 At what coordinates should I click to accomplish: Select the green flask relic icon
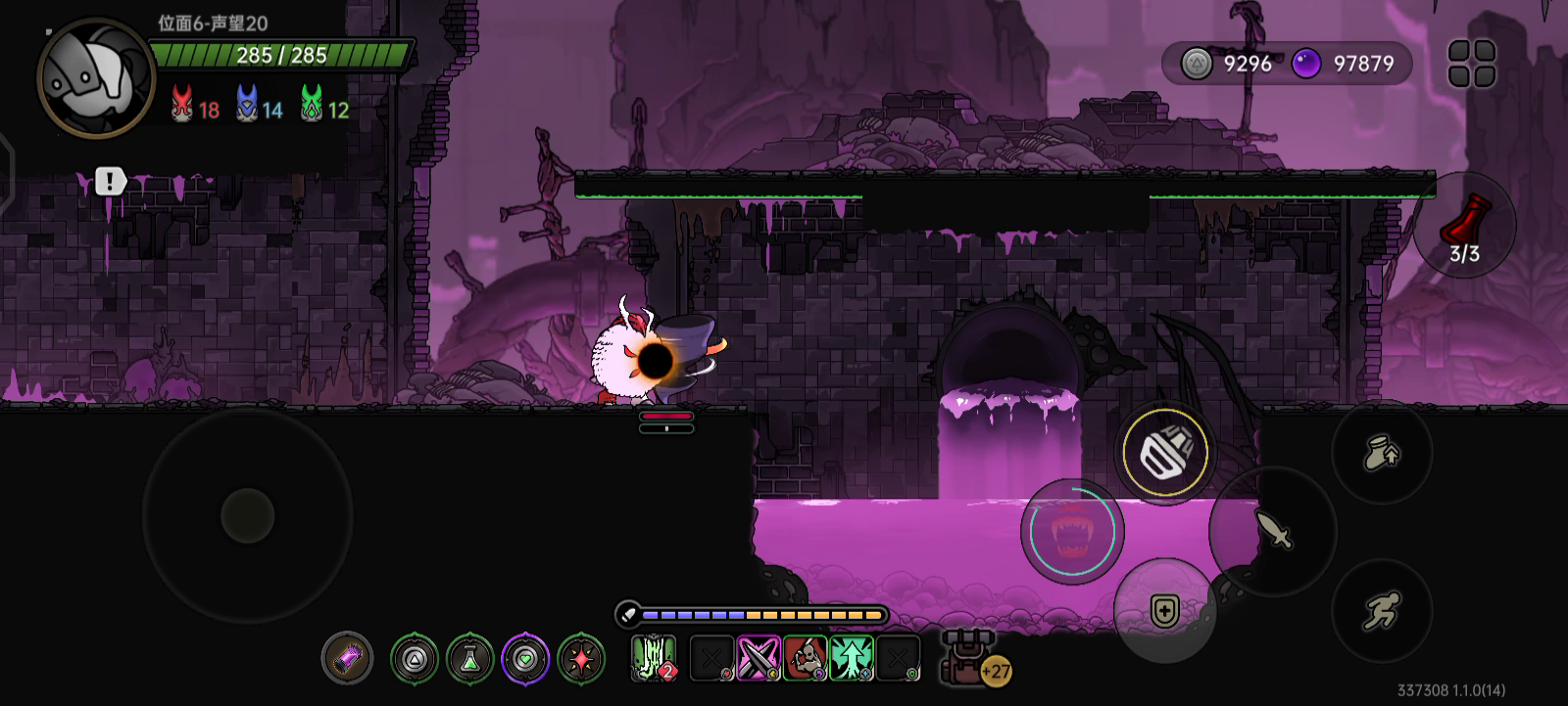[x=470, y=658]
